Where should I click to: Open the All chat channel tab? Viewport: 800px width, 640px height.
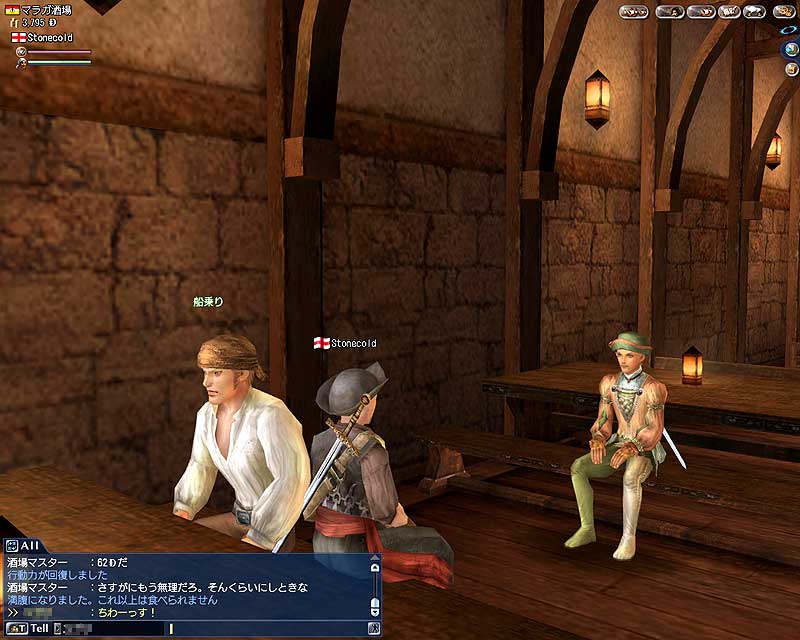point(21,545)
